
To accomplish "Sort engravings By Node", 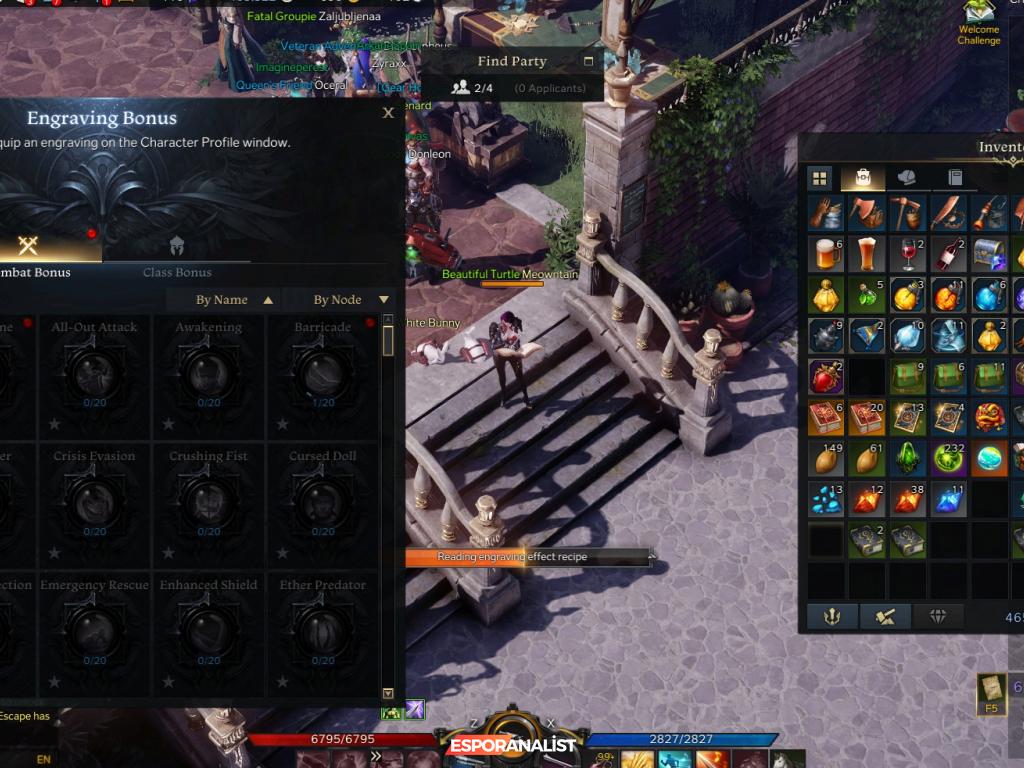I will [x=350, y=300].
